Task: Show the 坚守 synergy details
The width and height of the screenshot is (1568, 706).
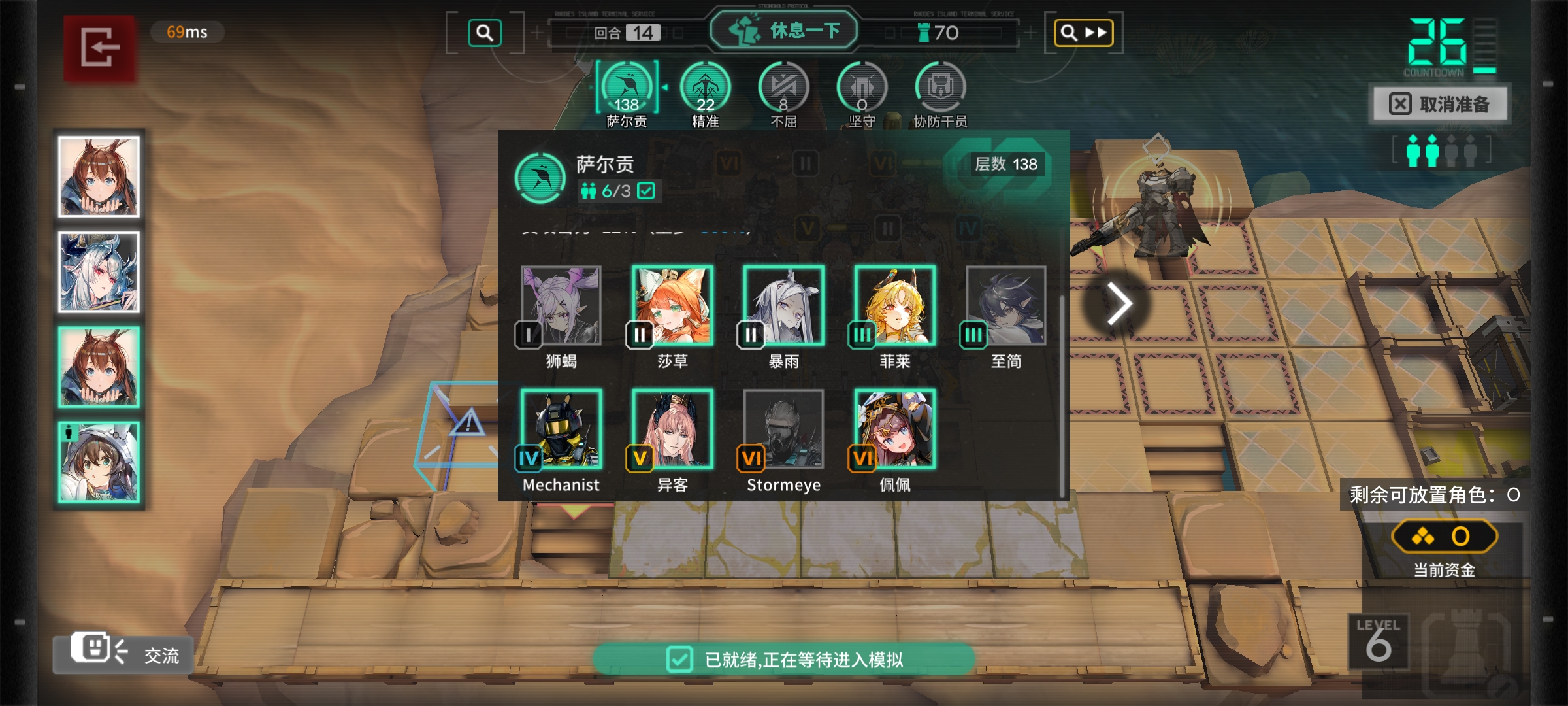Action: click(862, 93)
